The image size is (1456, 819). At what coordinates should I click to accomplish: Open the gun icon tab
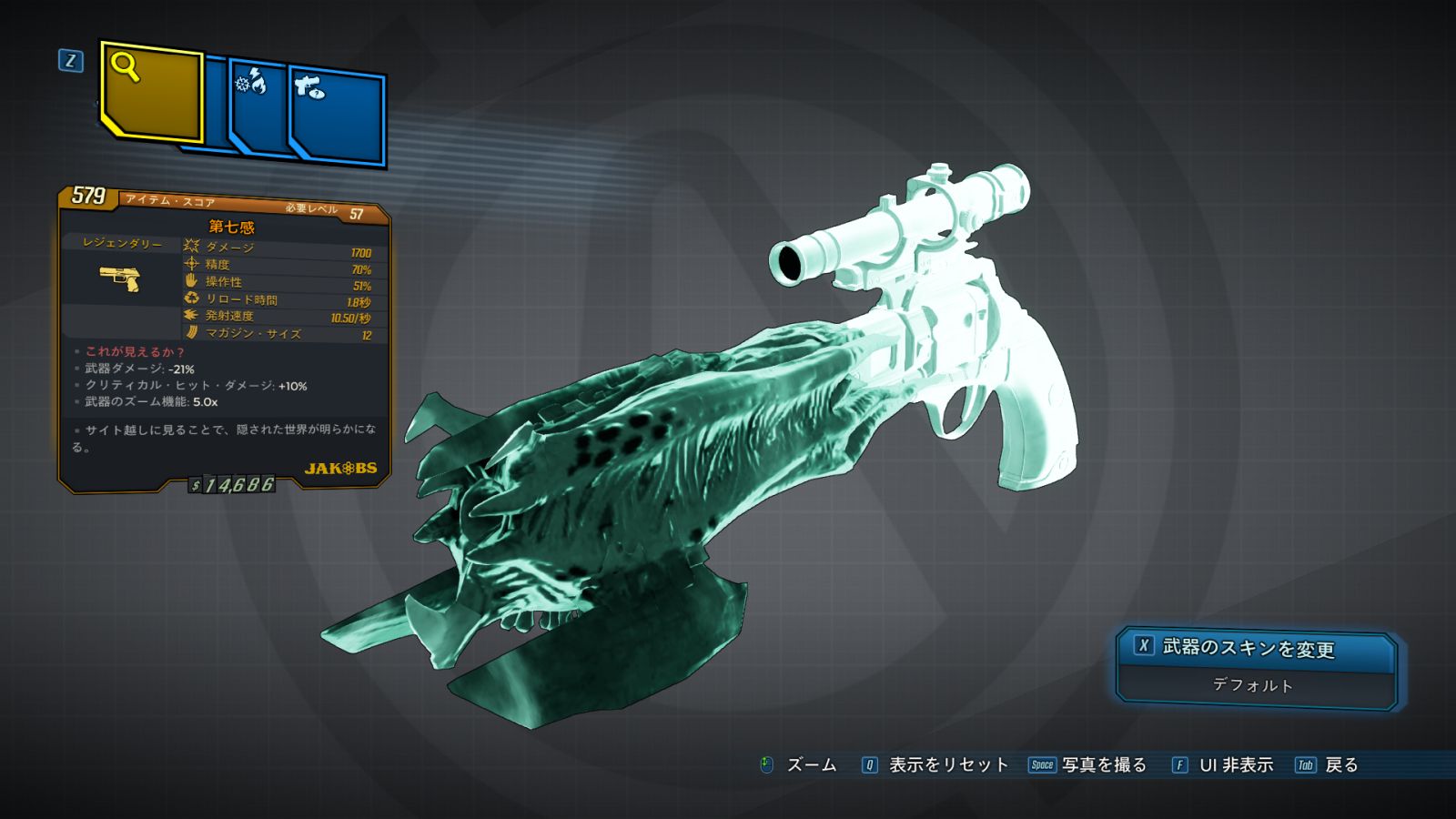(338, 116)
